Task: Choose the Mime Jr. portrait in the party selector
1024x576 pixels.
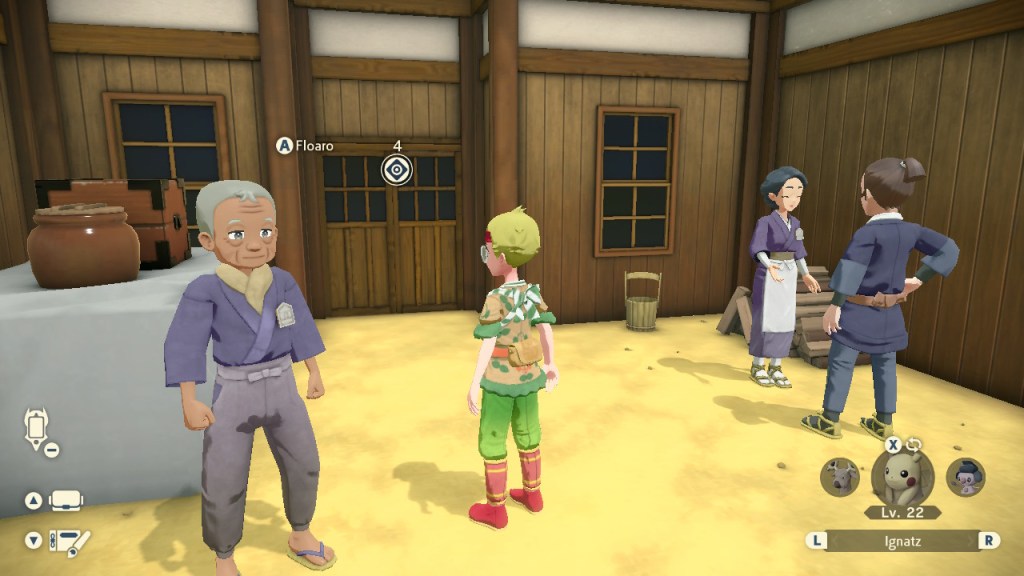Action: 965,477
